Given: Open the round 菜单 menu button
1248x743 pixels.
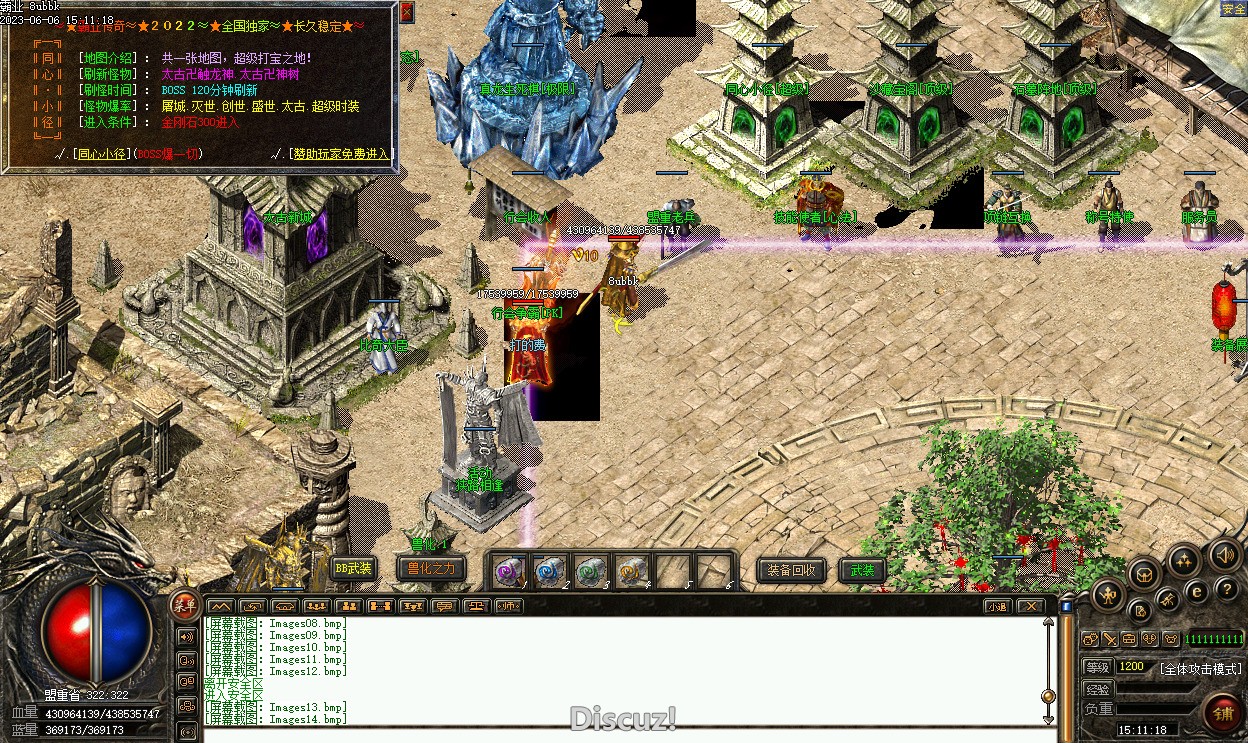Looking at the screenshot, I should pos(184,602).
